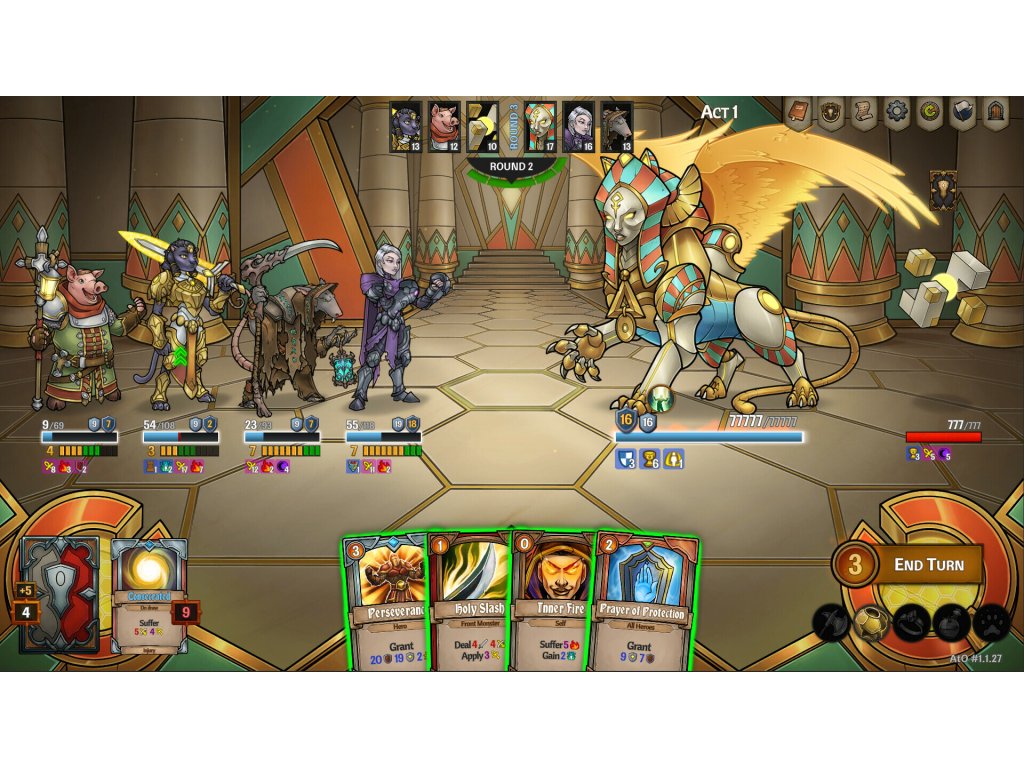Play the Perseverance card
Screen dimensions: 1024x768
[386, 603]
